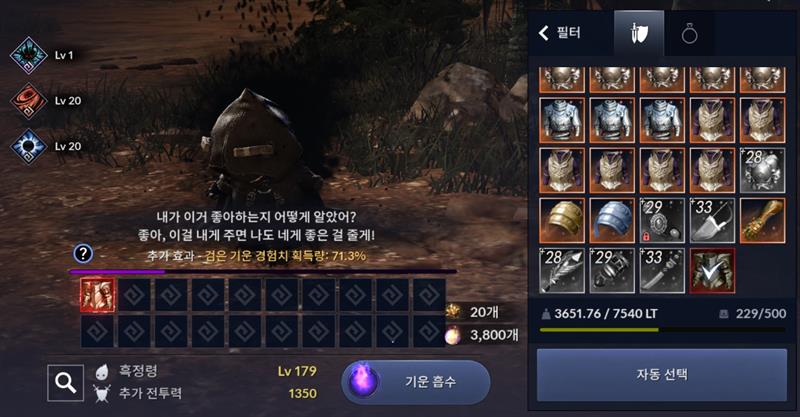Switch to the weapon and shield tab

(x=639, y=33)
